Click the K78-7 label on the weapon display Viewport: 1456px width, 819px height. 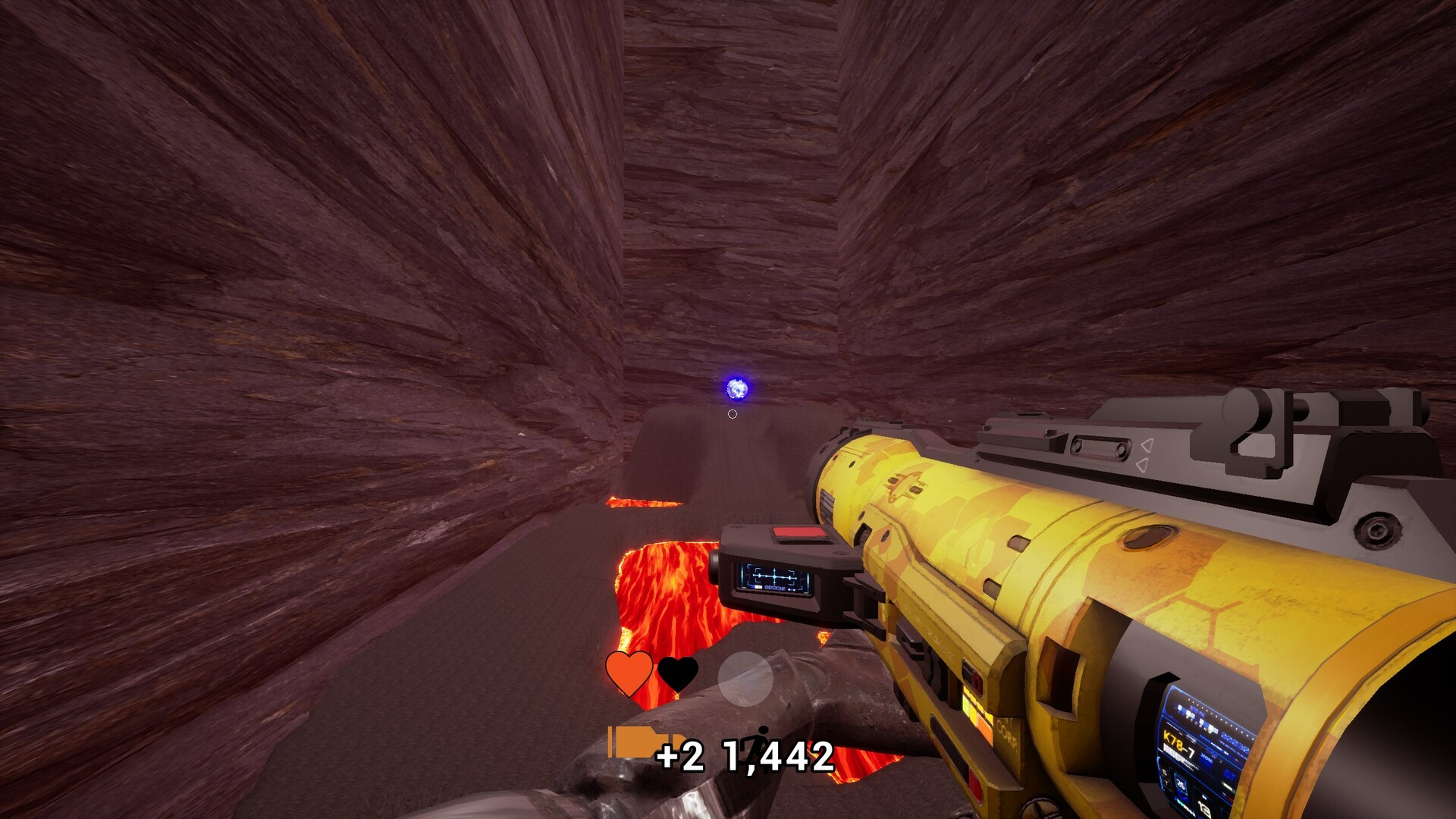click(1178, 743)
